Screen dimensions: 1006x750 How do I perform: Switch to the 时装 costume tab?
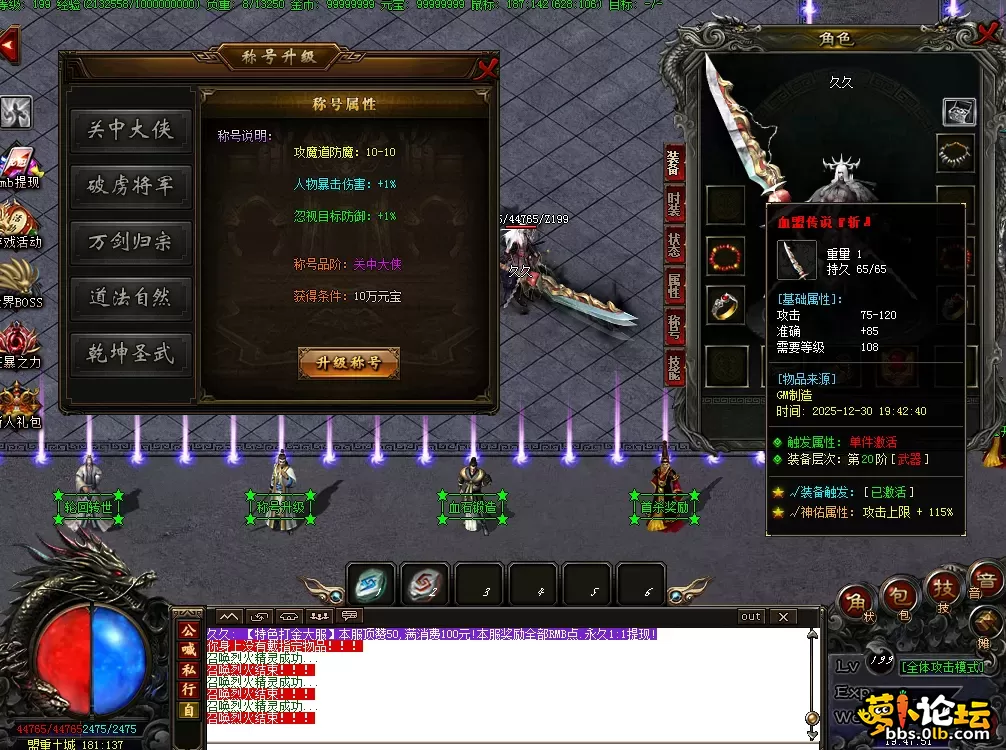tap(674, 203)
